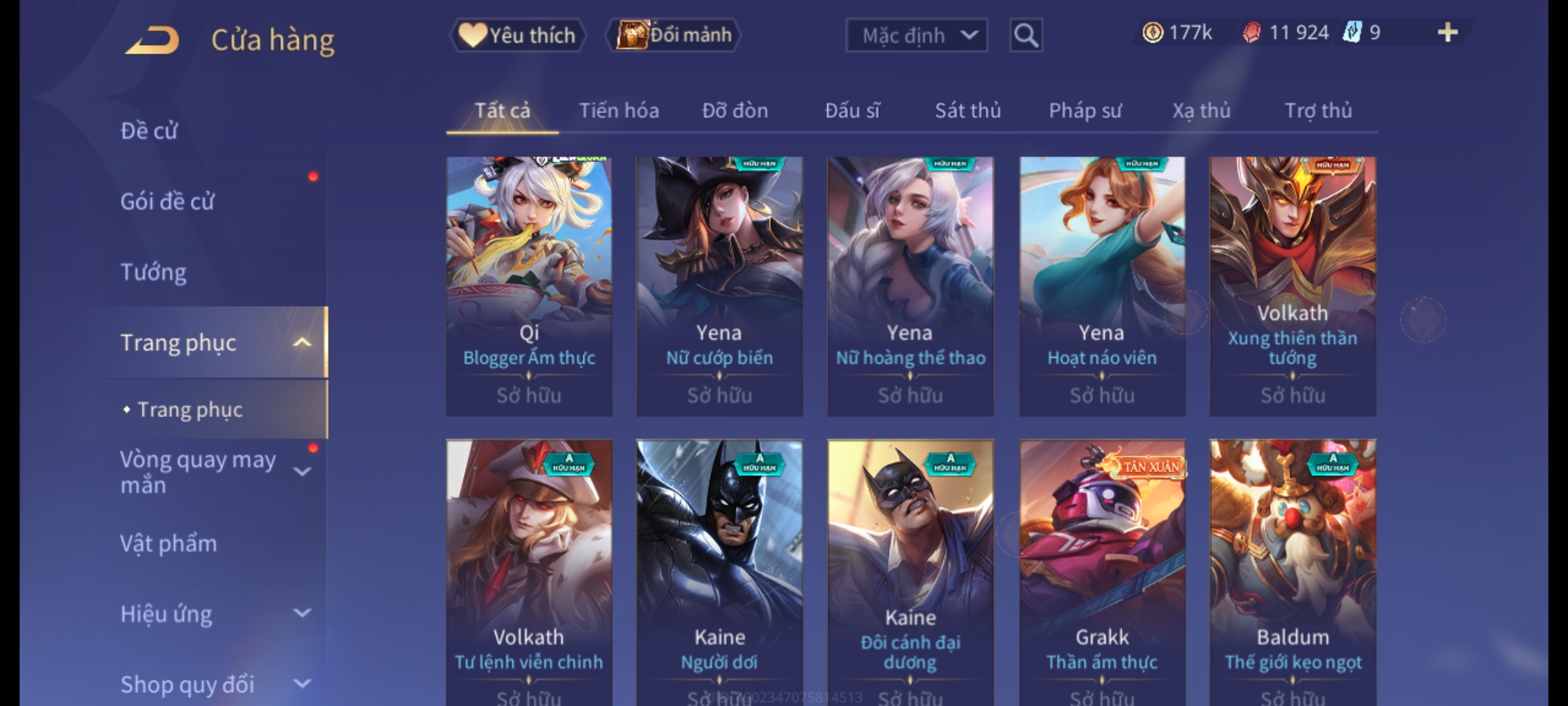This screenshot has height=706, width=1568.
Task: Go to Gói đề cử section
Action: tap(167, 201)
